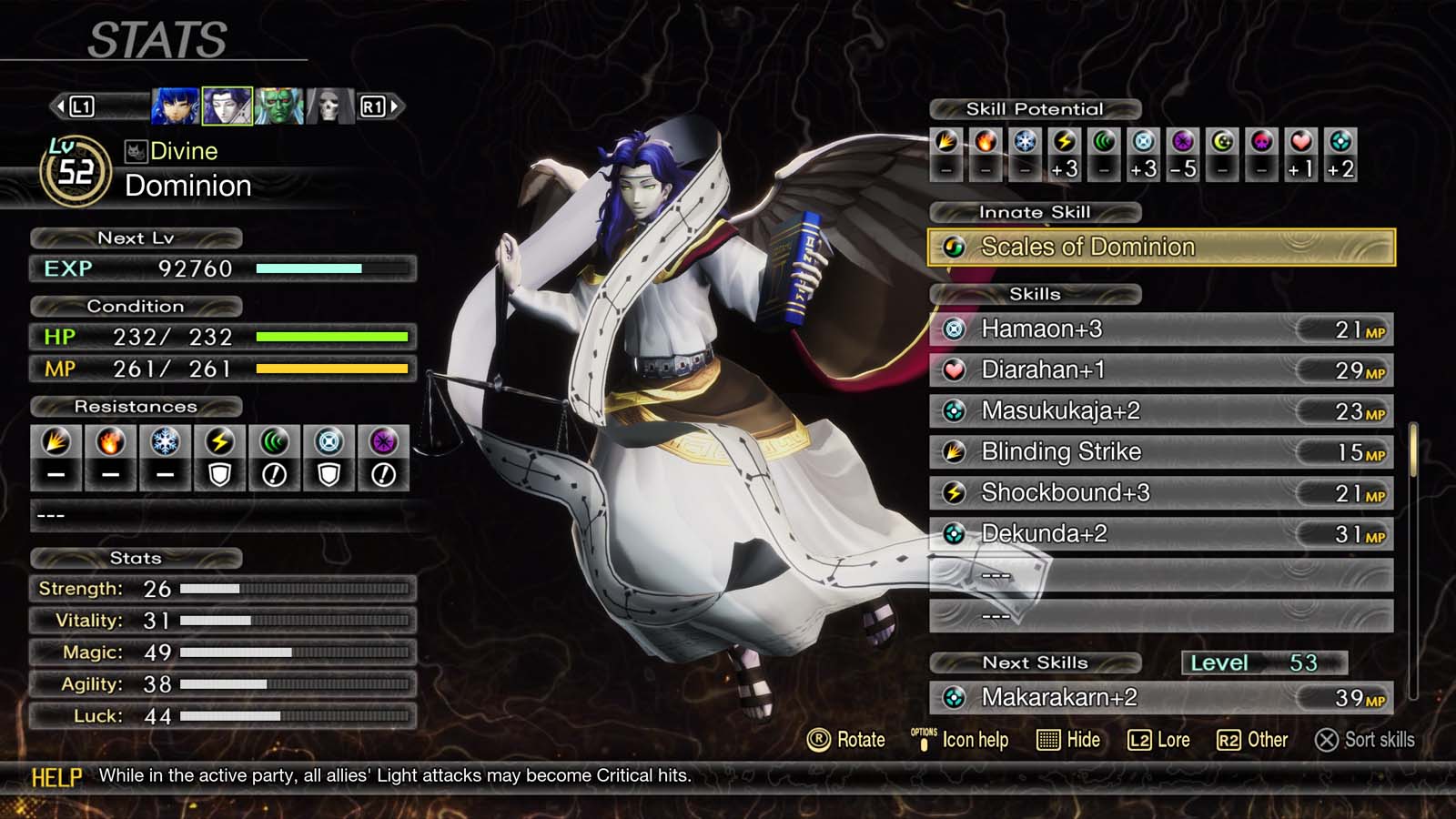The image size is (1456, 819).
Task: Toggle the Icon help display
Action: [x=957, y=740]
